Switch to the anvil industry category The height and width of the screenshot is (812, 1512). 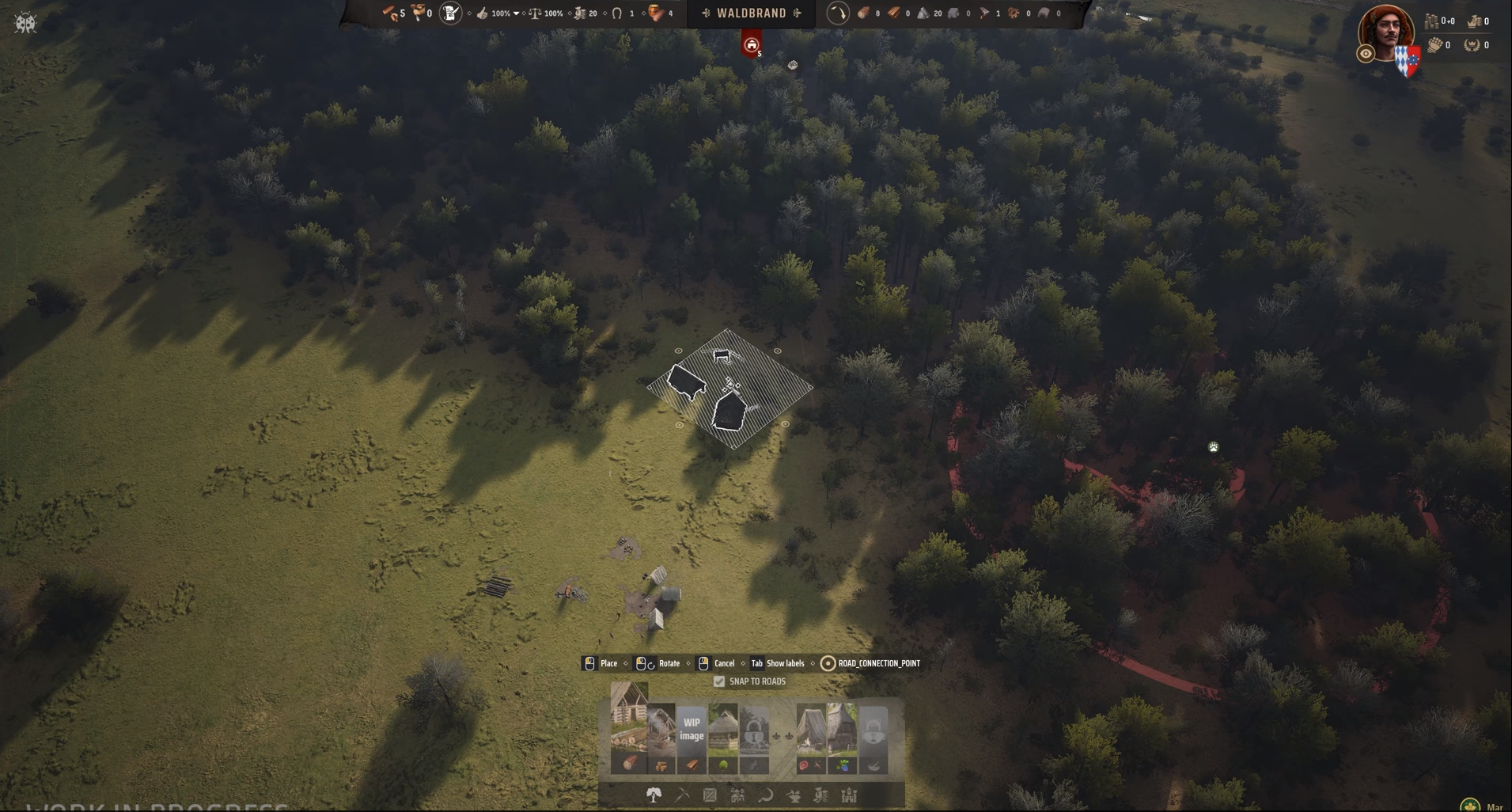point(793,795)
